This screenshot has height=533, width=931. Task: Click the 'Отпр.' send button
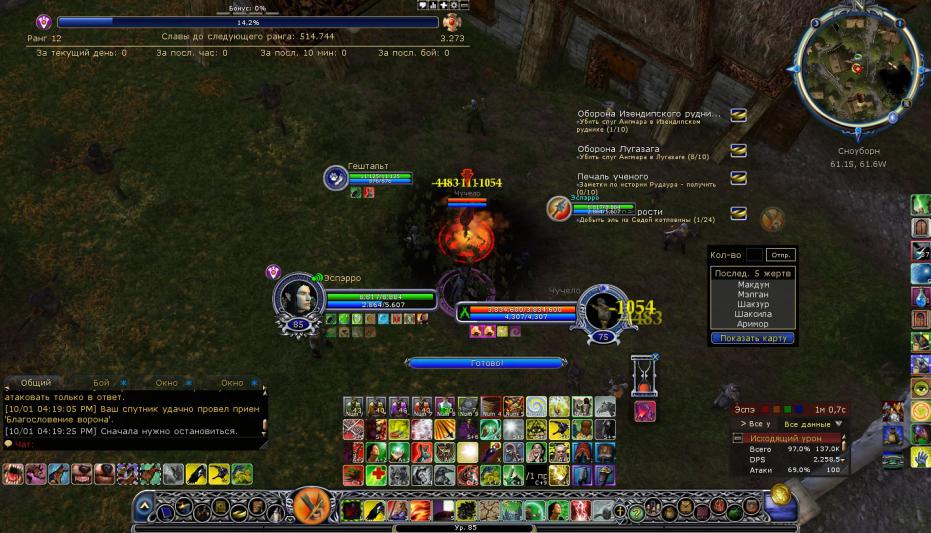point(781,254)
